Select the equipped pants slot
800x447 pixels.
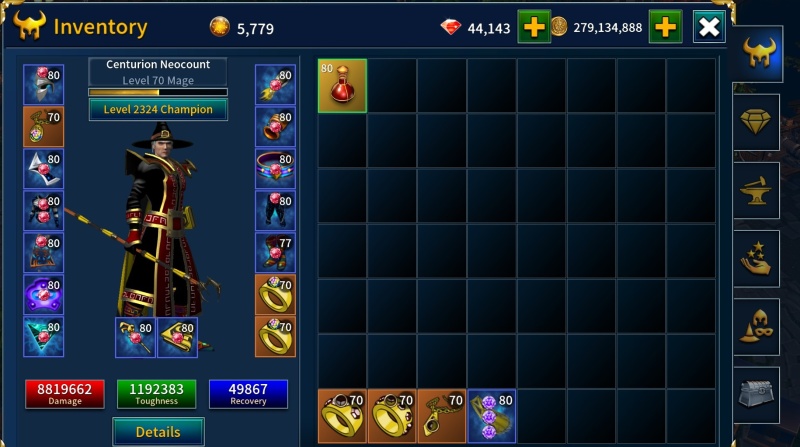[x=274, y=211]
